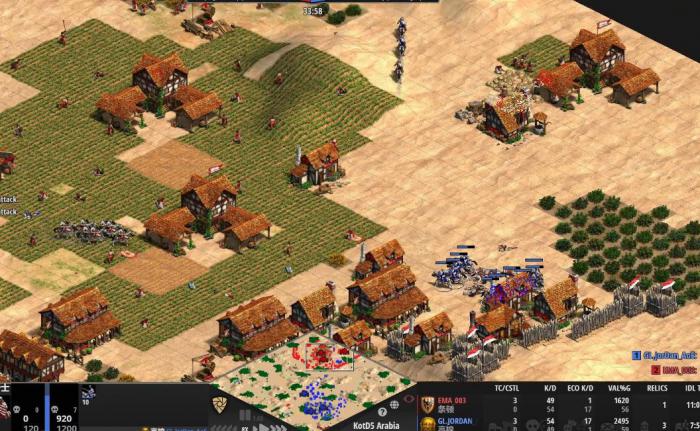Select the cavalry unit group icon
The height and width of the screenshot is (431, 700).
coord(87,395)
